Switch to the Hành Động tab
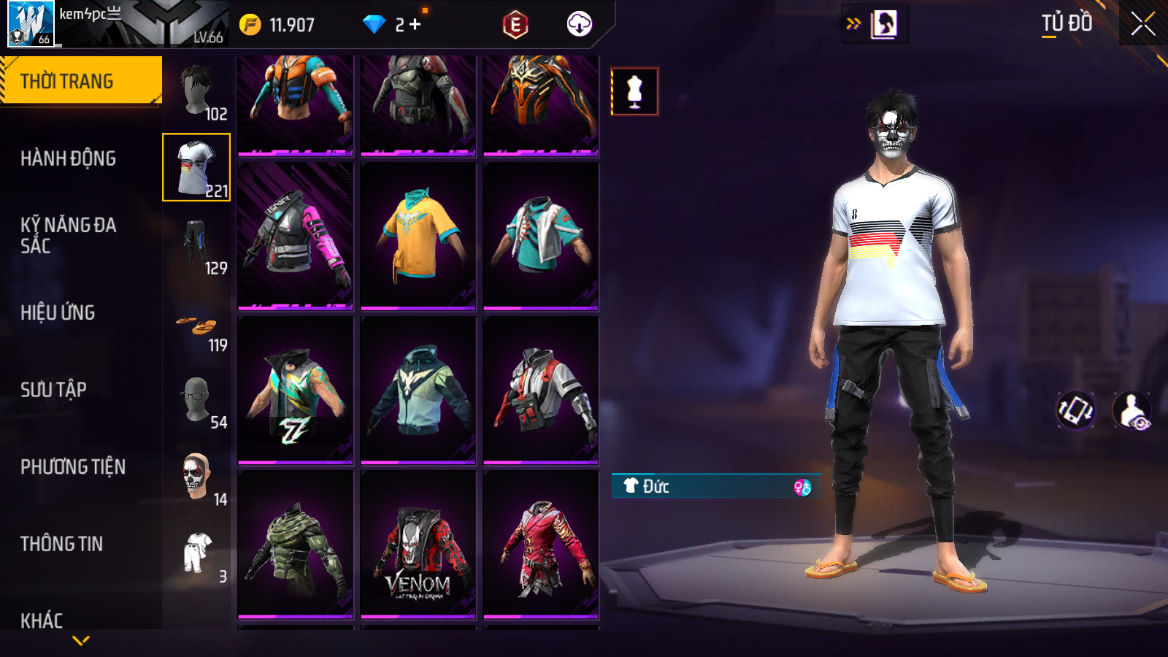Viewport: 1168px width, 657px height. pyautogui.click(x=68, y=158)
